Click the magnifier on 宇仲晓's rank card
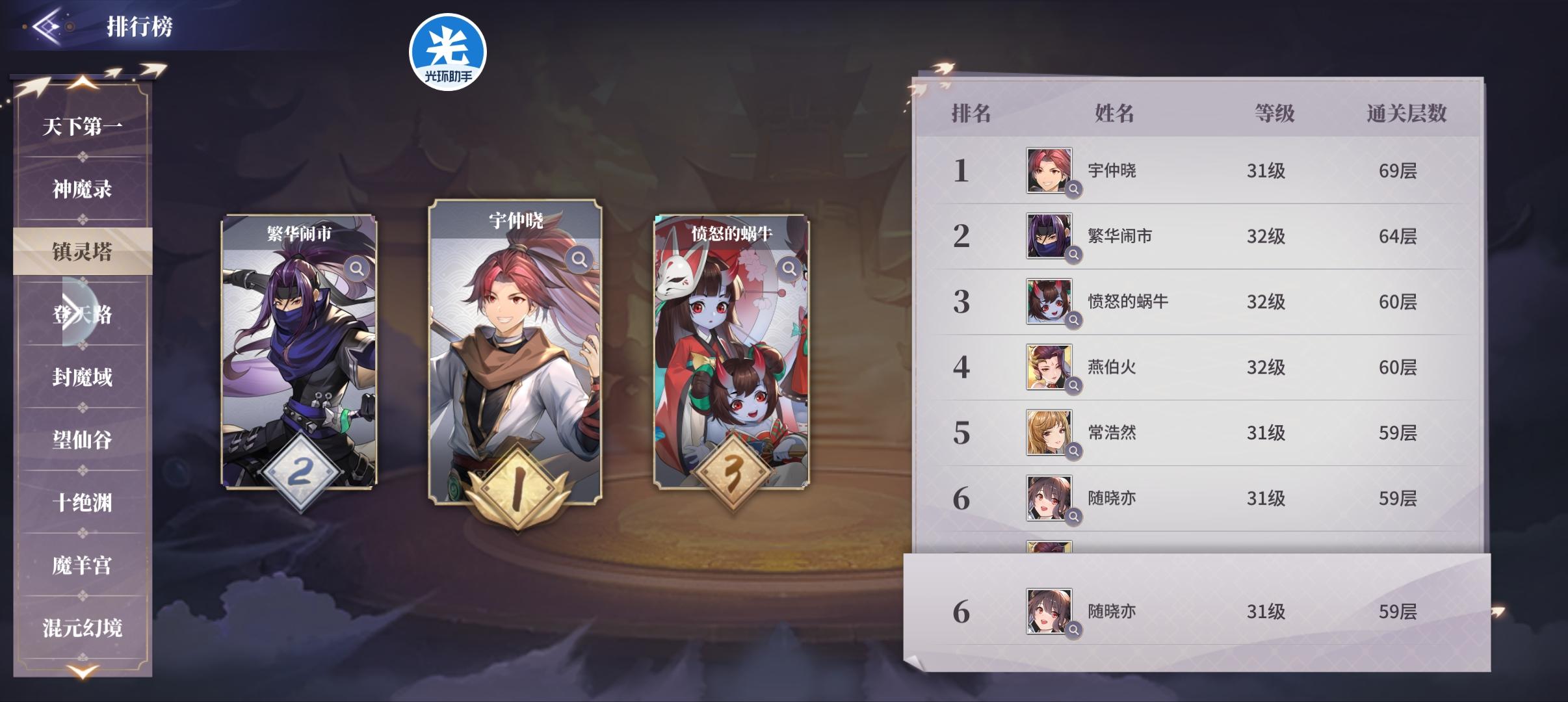1568x702 pixels. tap(578, 259)
